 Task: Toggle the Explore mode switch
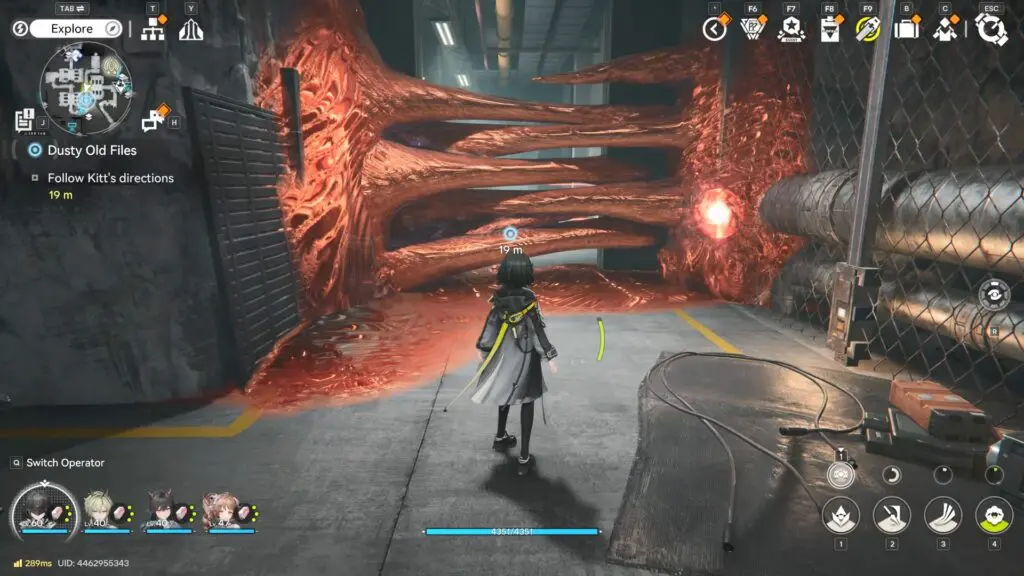tap(70, 29)
